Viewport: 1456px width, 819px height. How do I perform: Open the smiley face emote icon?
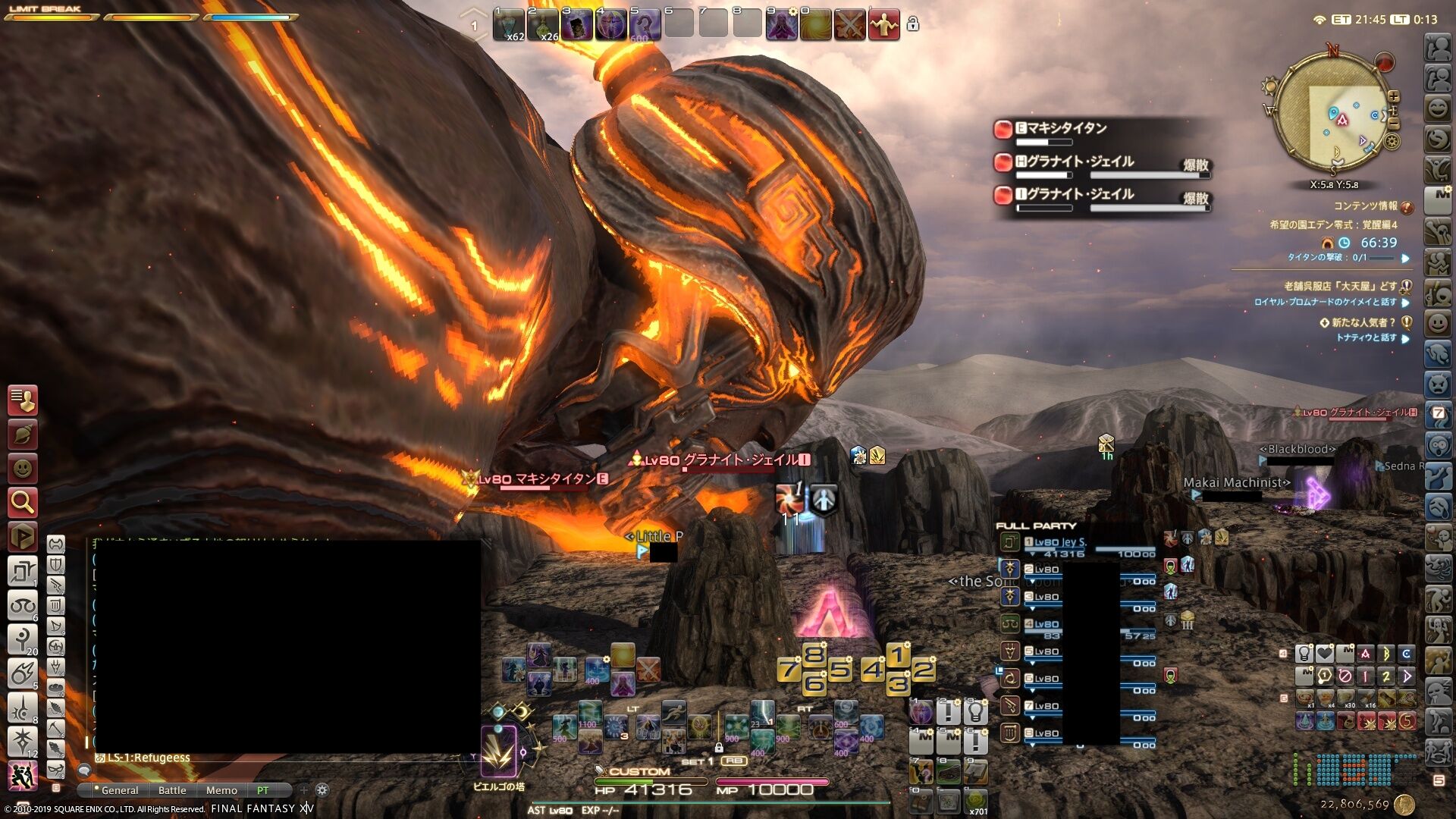[22, 469]
